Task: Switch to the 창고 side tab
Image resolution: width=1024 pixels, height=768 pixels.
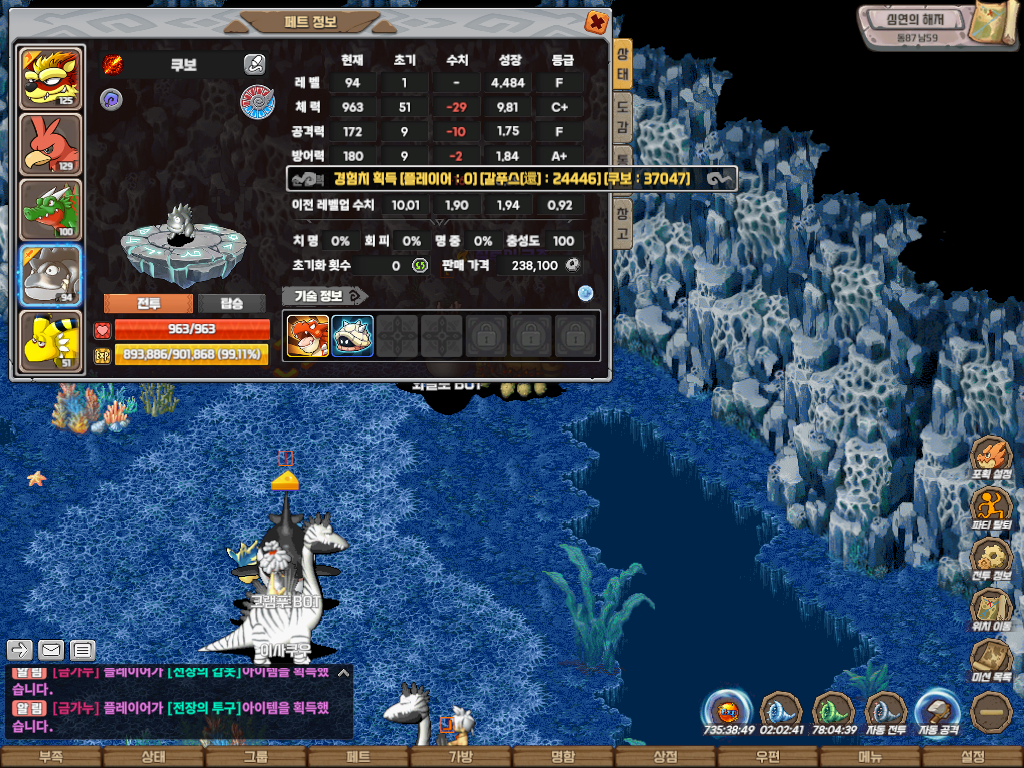Action: [622, 219]
